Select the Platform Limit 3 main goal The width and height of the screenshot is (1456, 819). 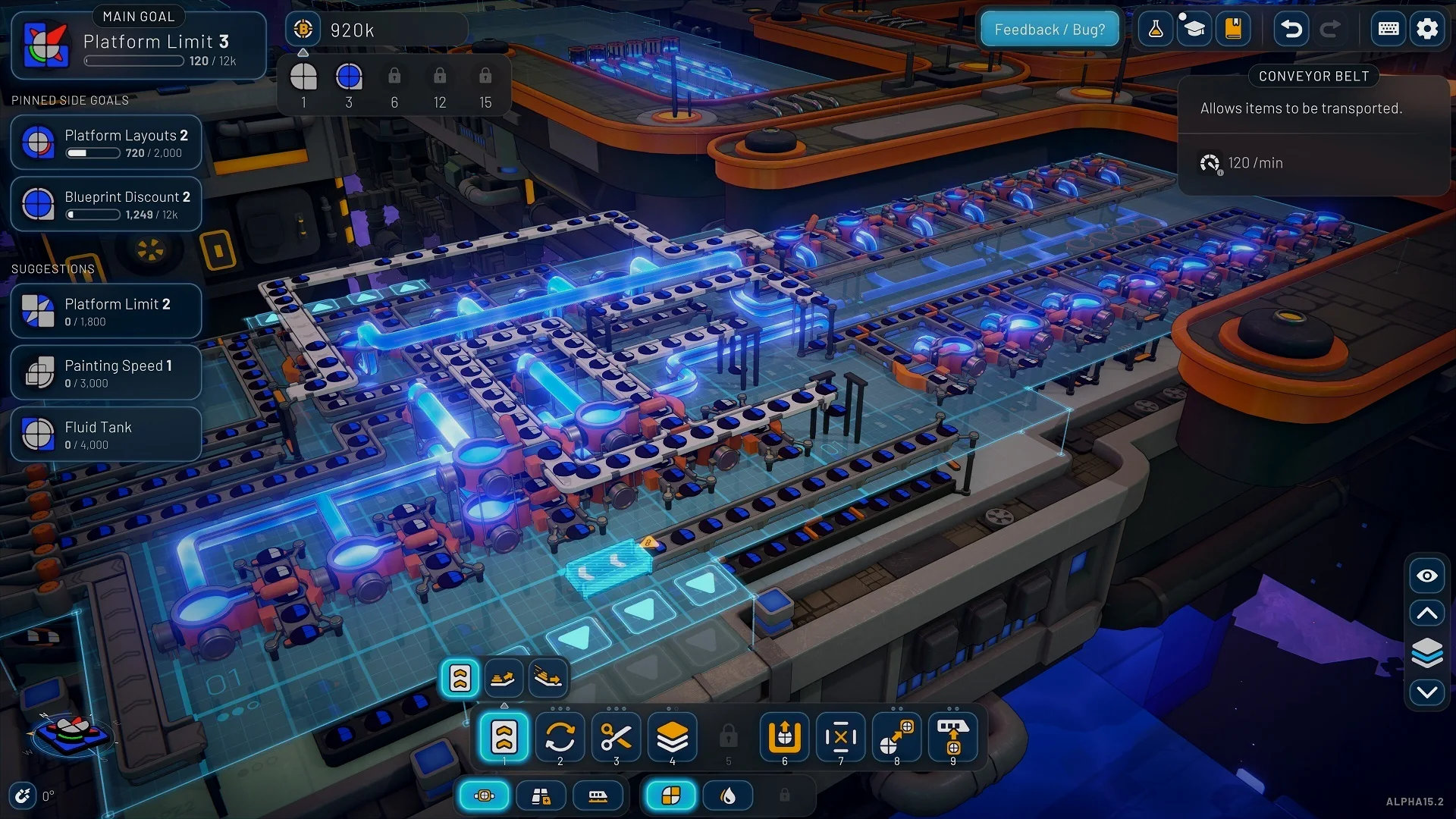[x=139, y=45]
